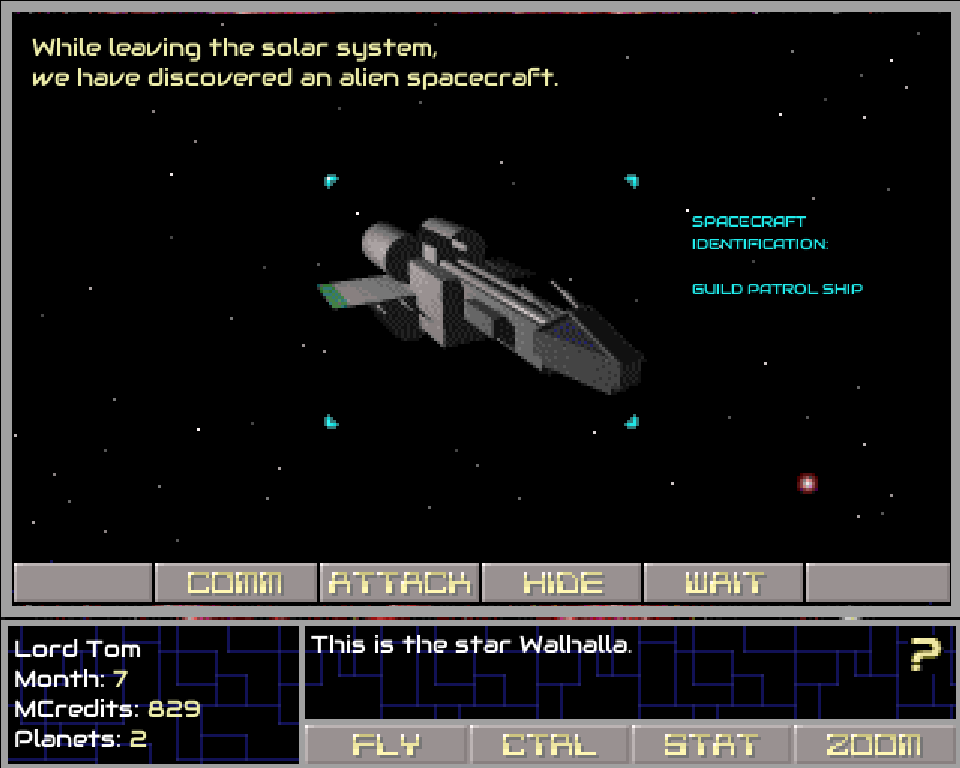Open help with the question mark
The height and width of the screenshot is (768, 960).
click(x=925, y=654)
